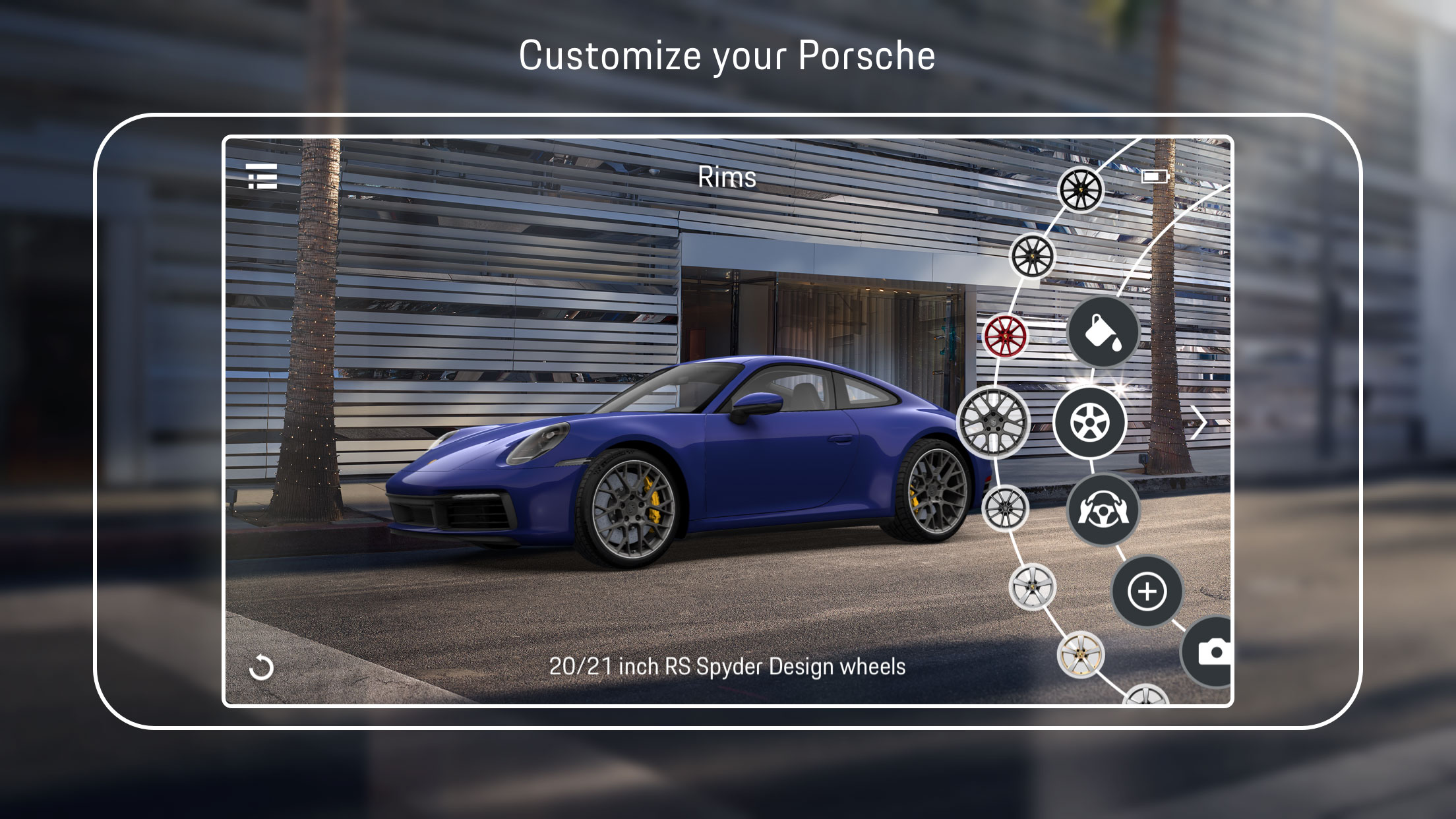
Task: Click the Customize your Porsche heading
Action: 727,55
